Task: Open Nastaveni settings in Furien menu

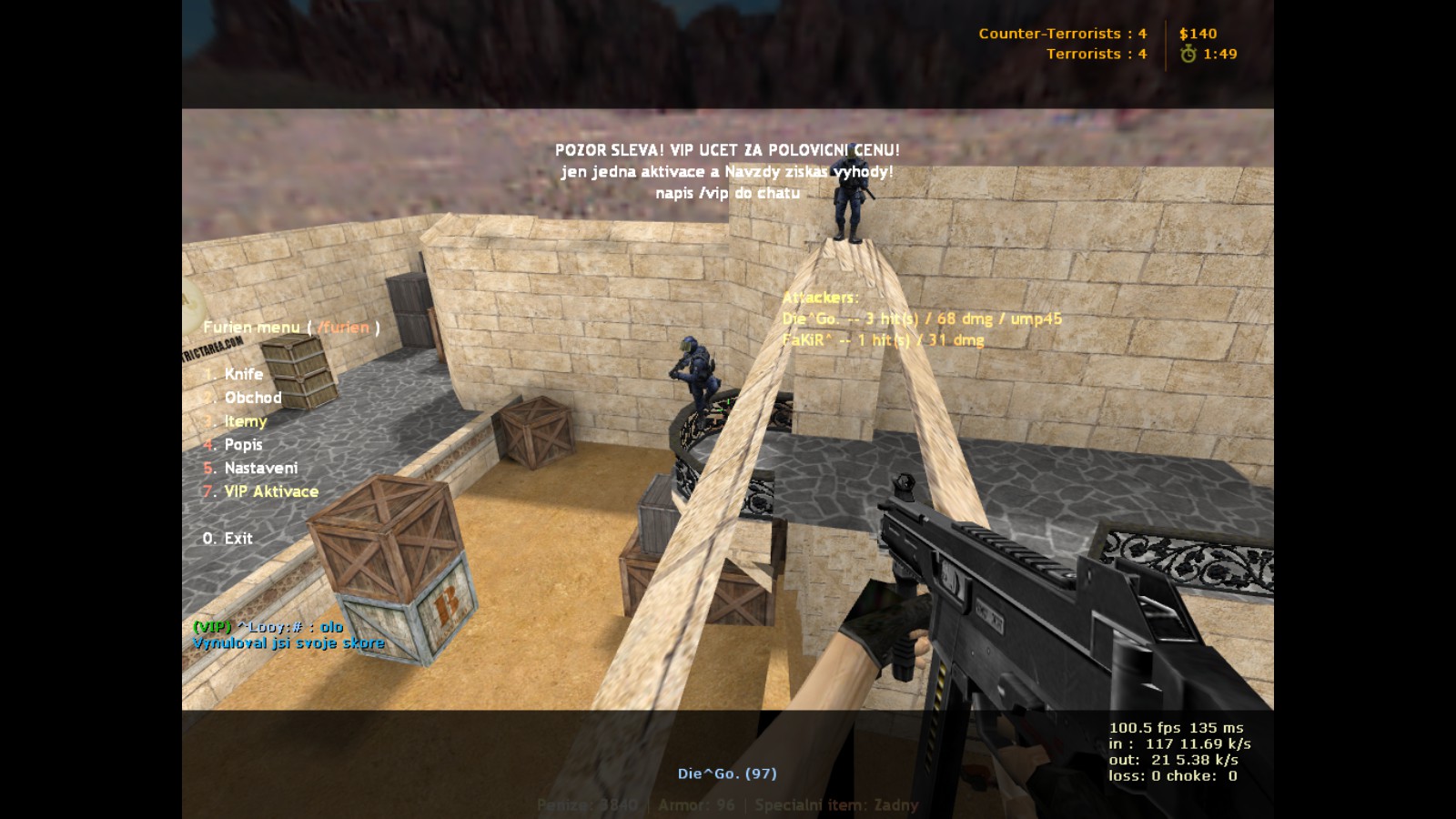Action: click(x=260, y=468)
